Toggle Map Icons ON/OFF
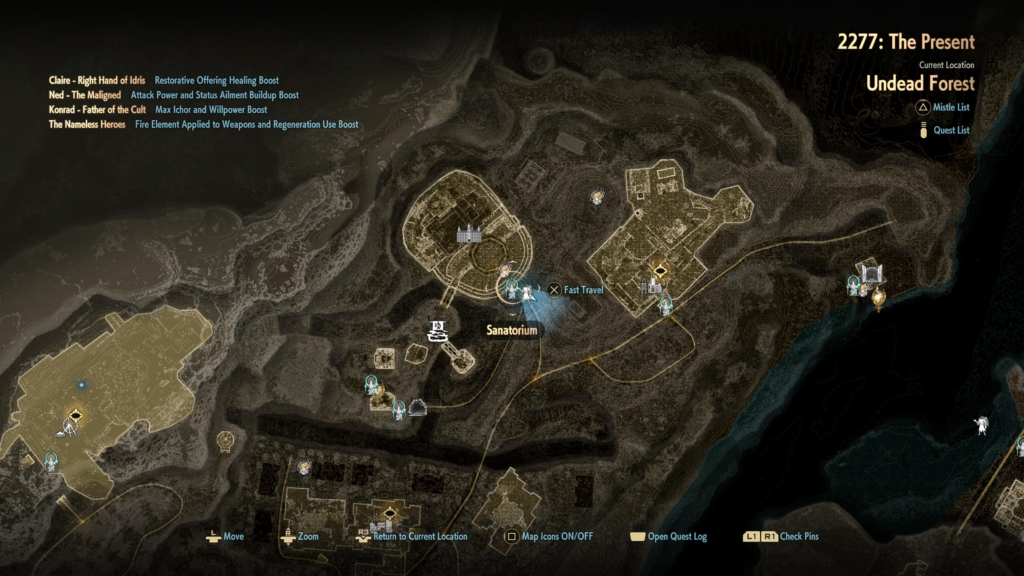 (x=548, y=537)
